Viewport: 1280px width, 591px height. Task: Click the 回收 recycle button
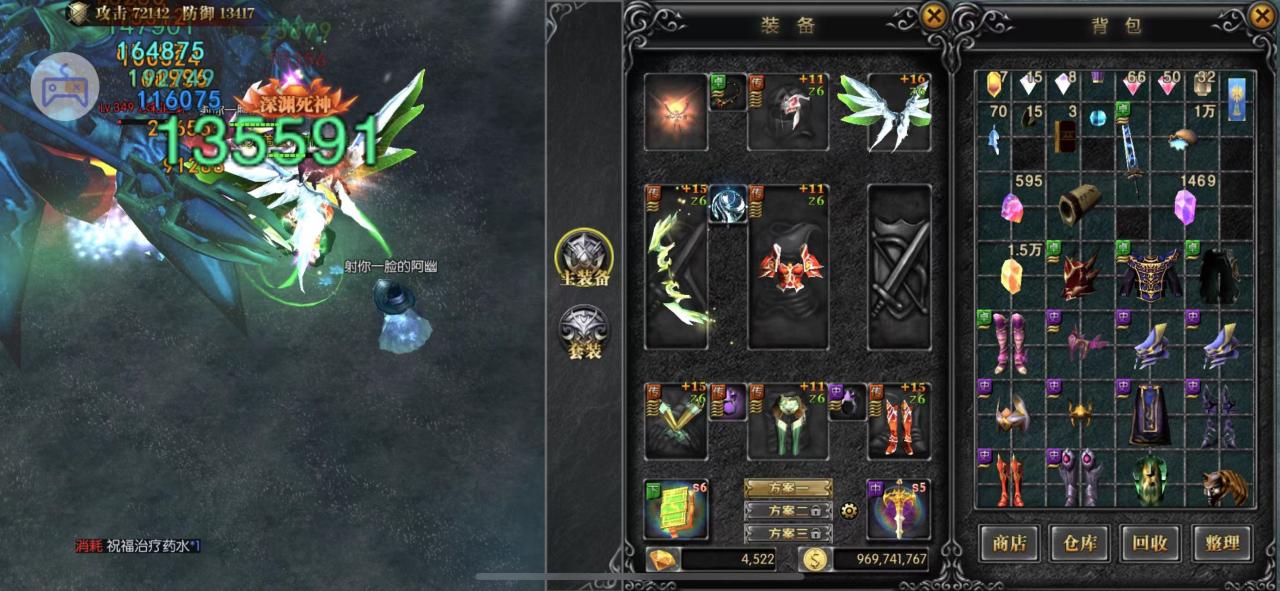pyautogui.click(x=1151, y=543)
